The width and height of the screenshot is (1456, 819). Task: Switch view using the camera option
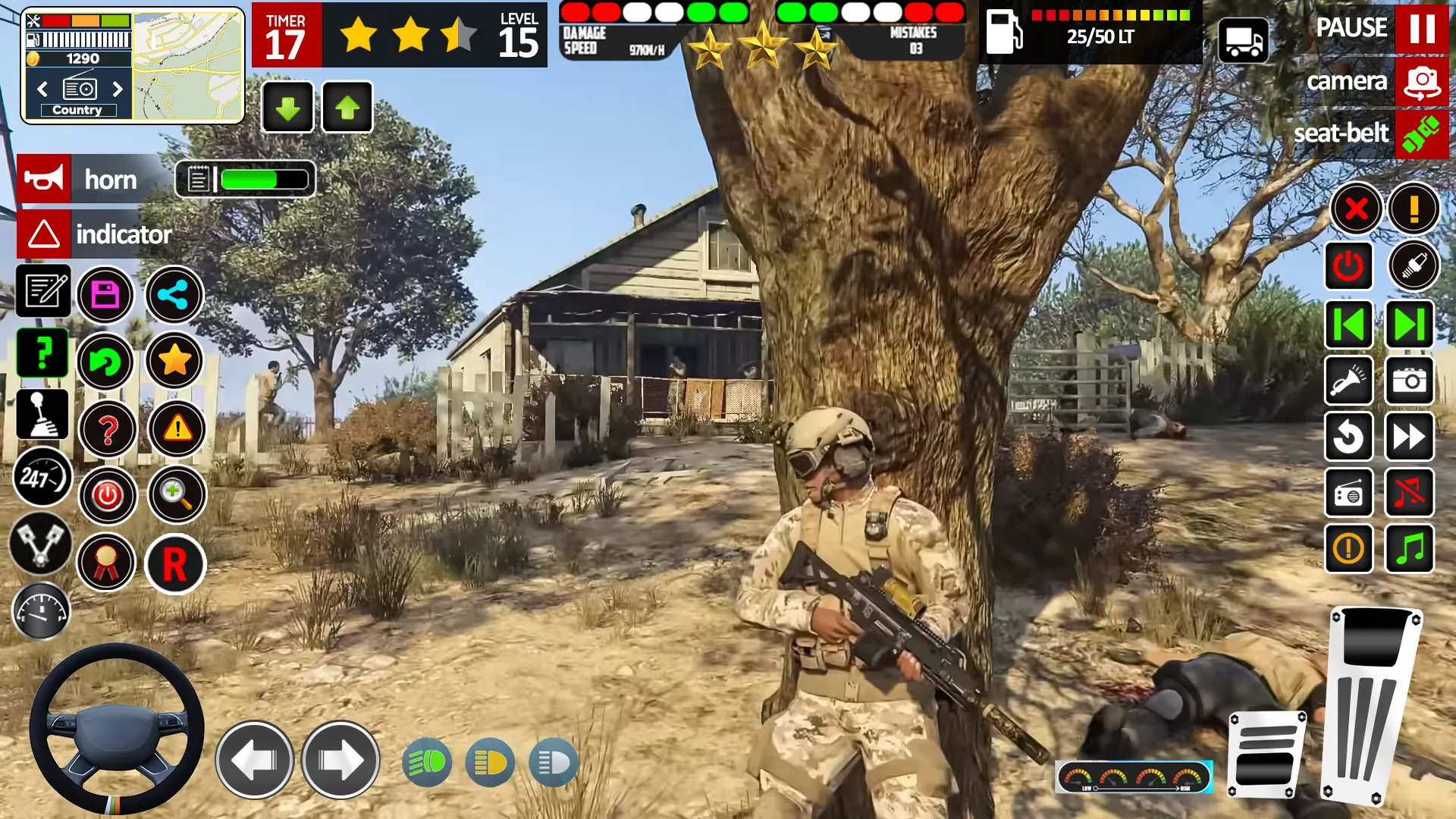(1421, 82)
